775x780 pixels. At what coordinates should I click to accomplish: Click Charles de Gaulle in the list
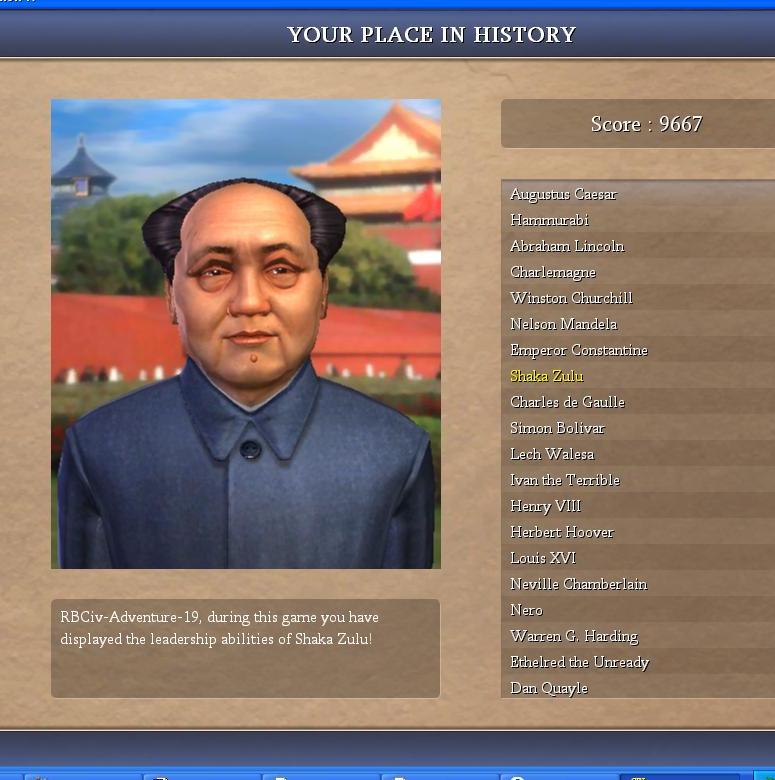pyautogui.click(x=567, y=402)
